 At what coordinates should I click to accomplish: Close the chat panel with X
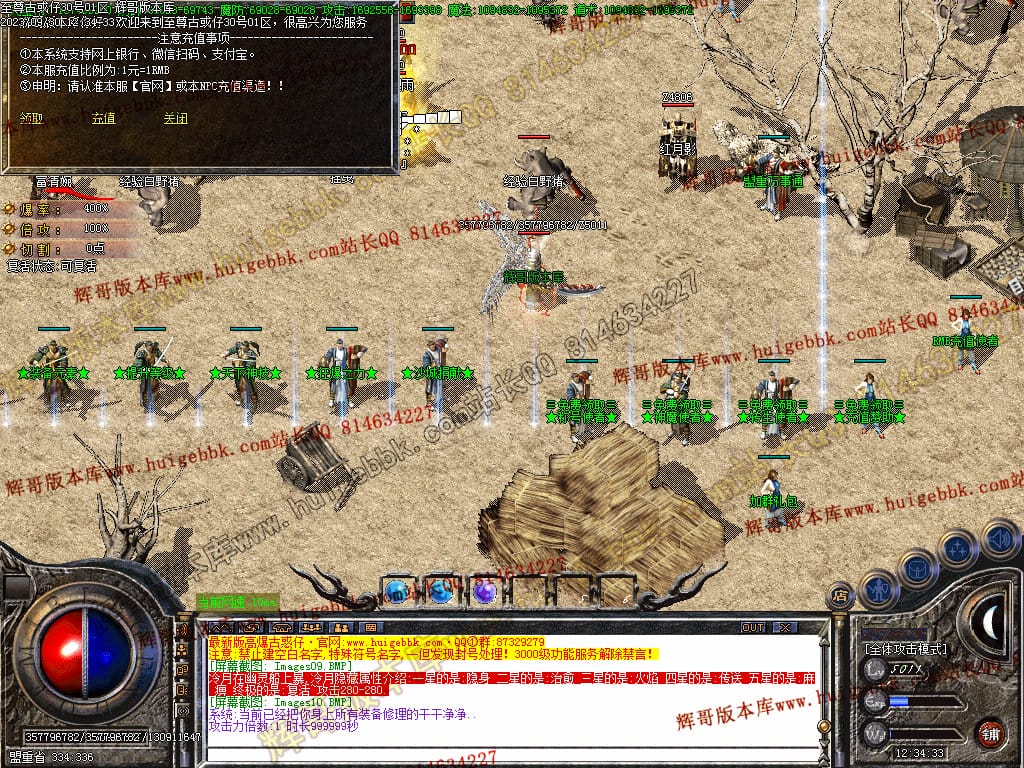785,627
